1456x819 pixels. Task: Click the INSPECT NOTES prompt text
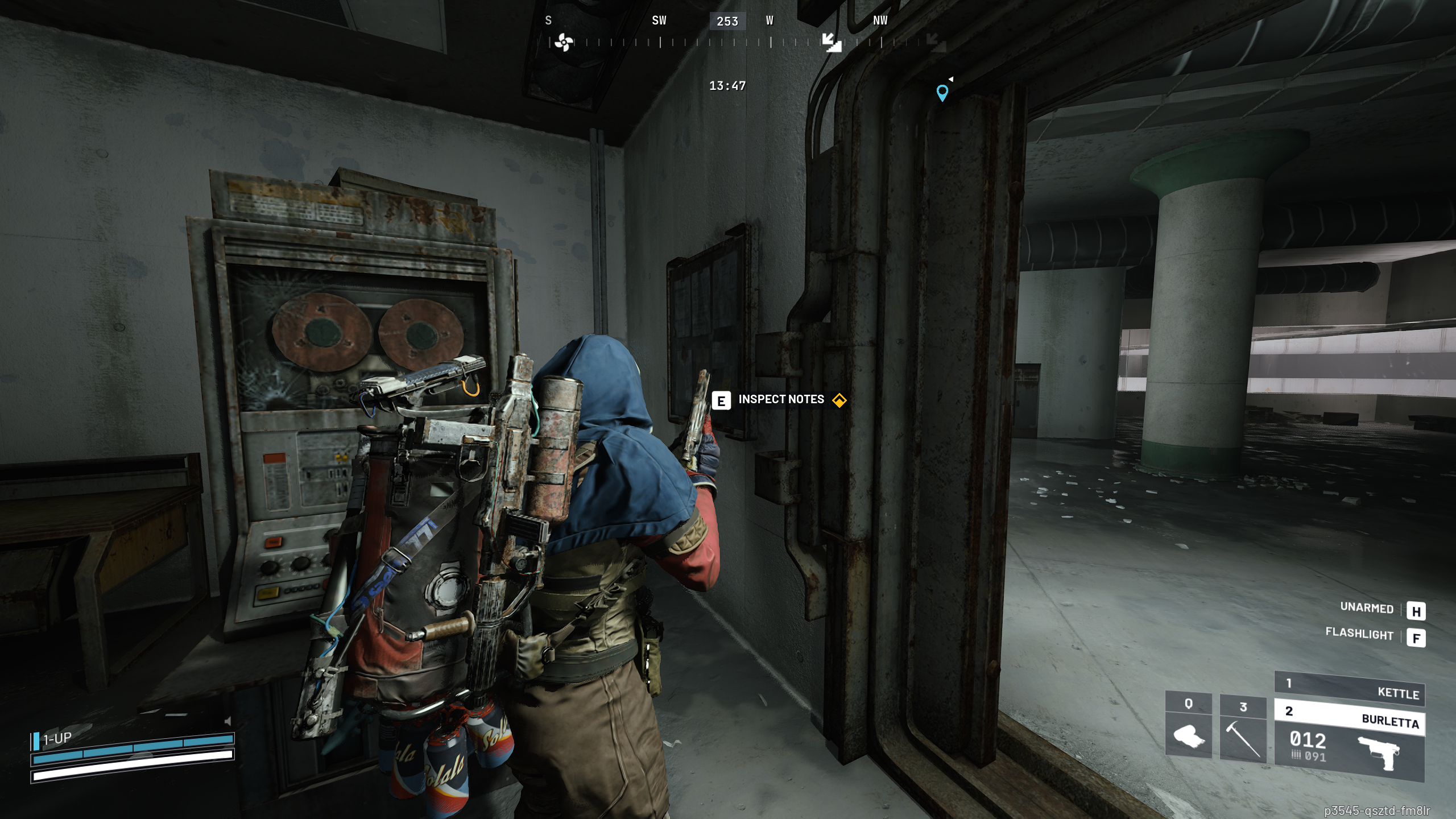tap(781, 399)
